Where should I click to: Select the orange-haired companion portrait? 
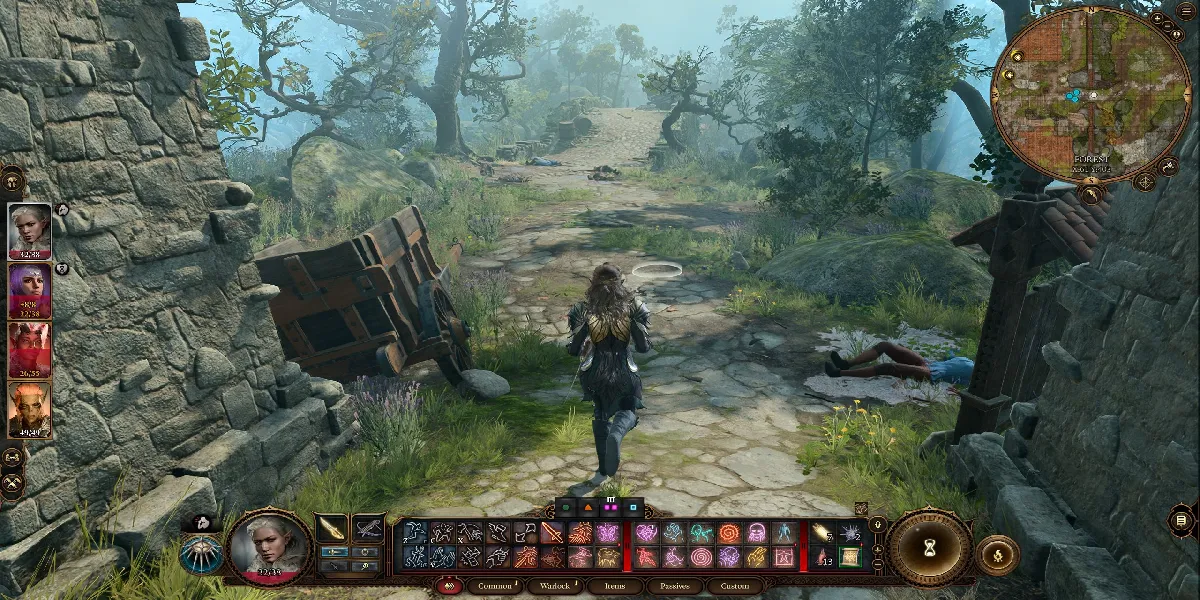tap(30, 410)
